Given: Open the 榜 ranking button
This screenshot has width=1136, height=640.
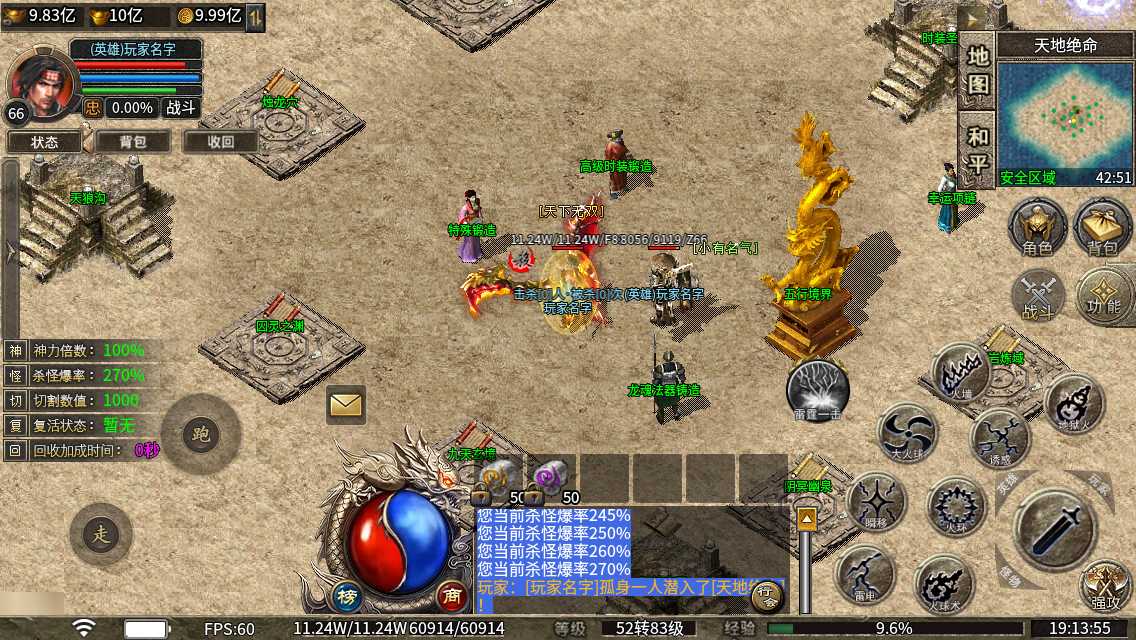Looking at the screenshot, I should (x=347, y=596).
